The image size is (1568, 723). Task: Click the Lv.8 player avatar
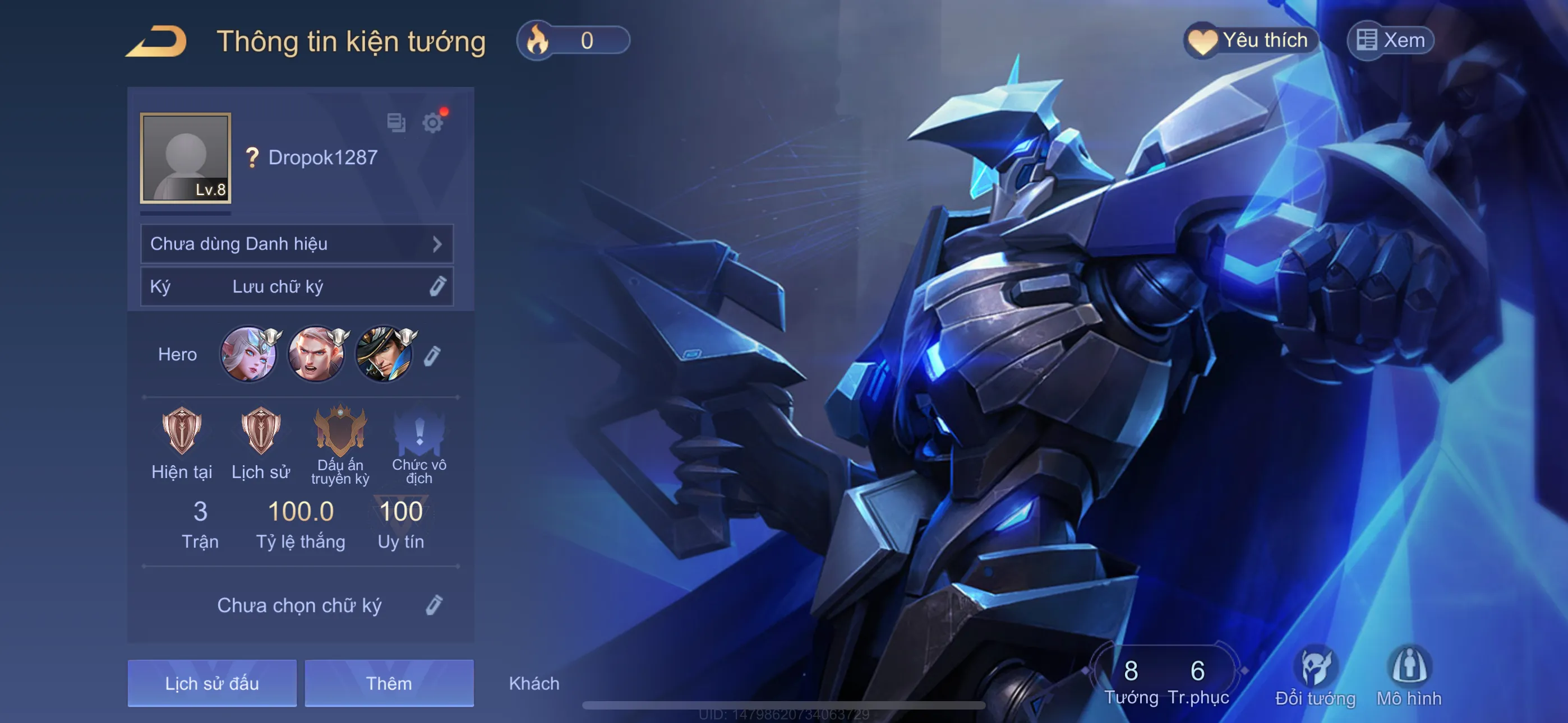[185, 158]
